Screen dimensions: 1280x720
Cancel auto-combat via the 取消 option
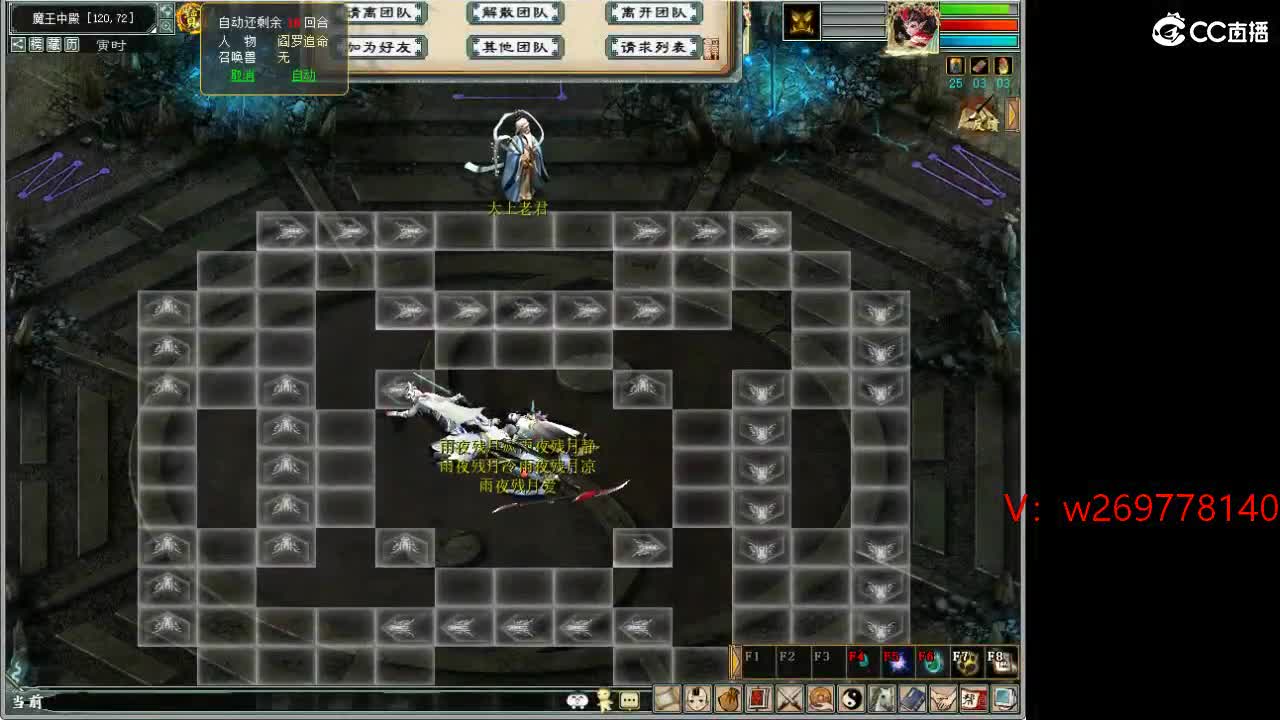pyautogui.click(x=242, y=75)
